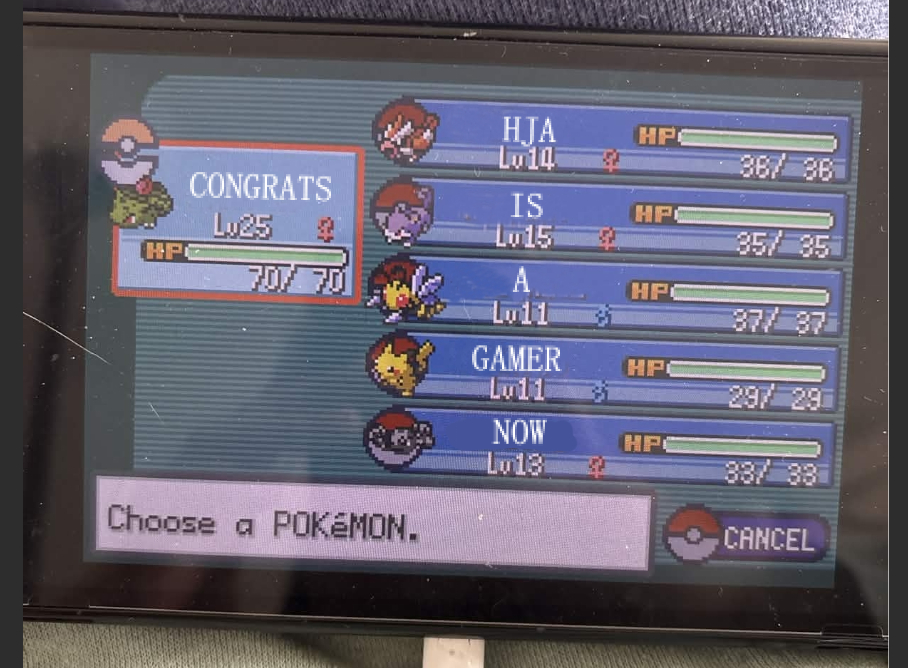
Task: Choose the Pokémon nicknamed HJA
Action: 612,141
